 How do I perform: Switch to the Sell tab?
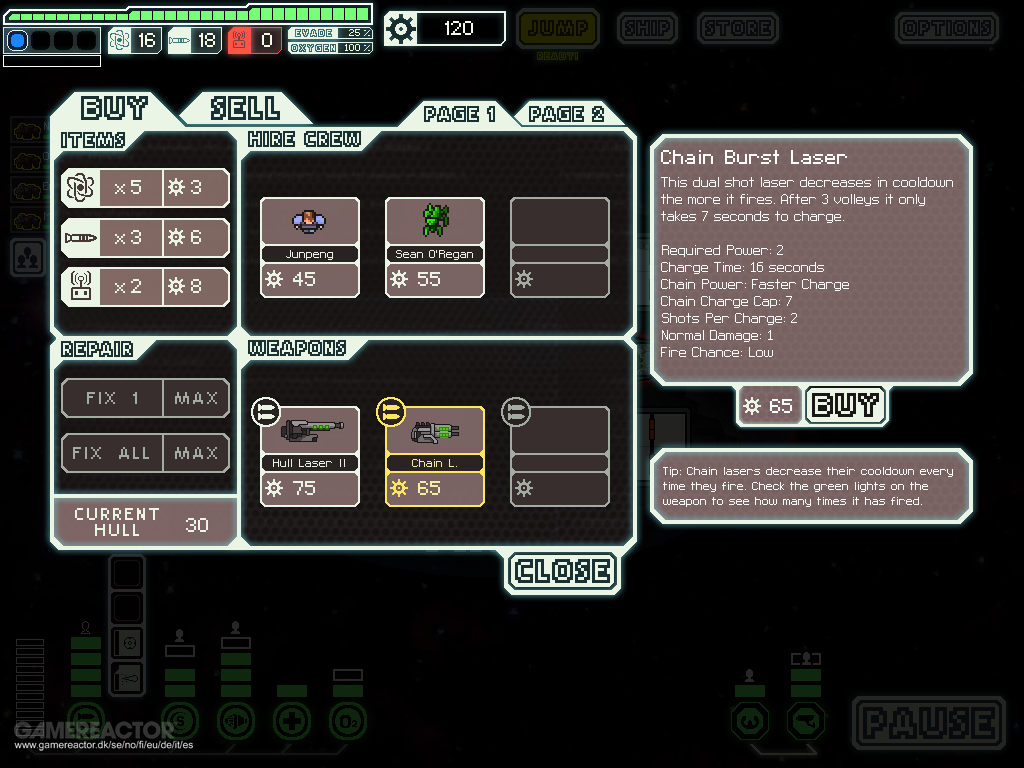click(245, 107)
